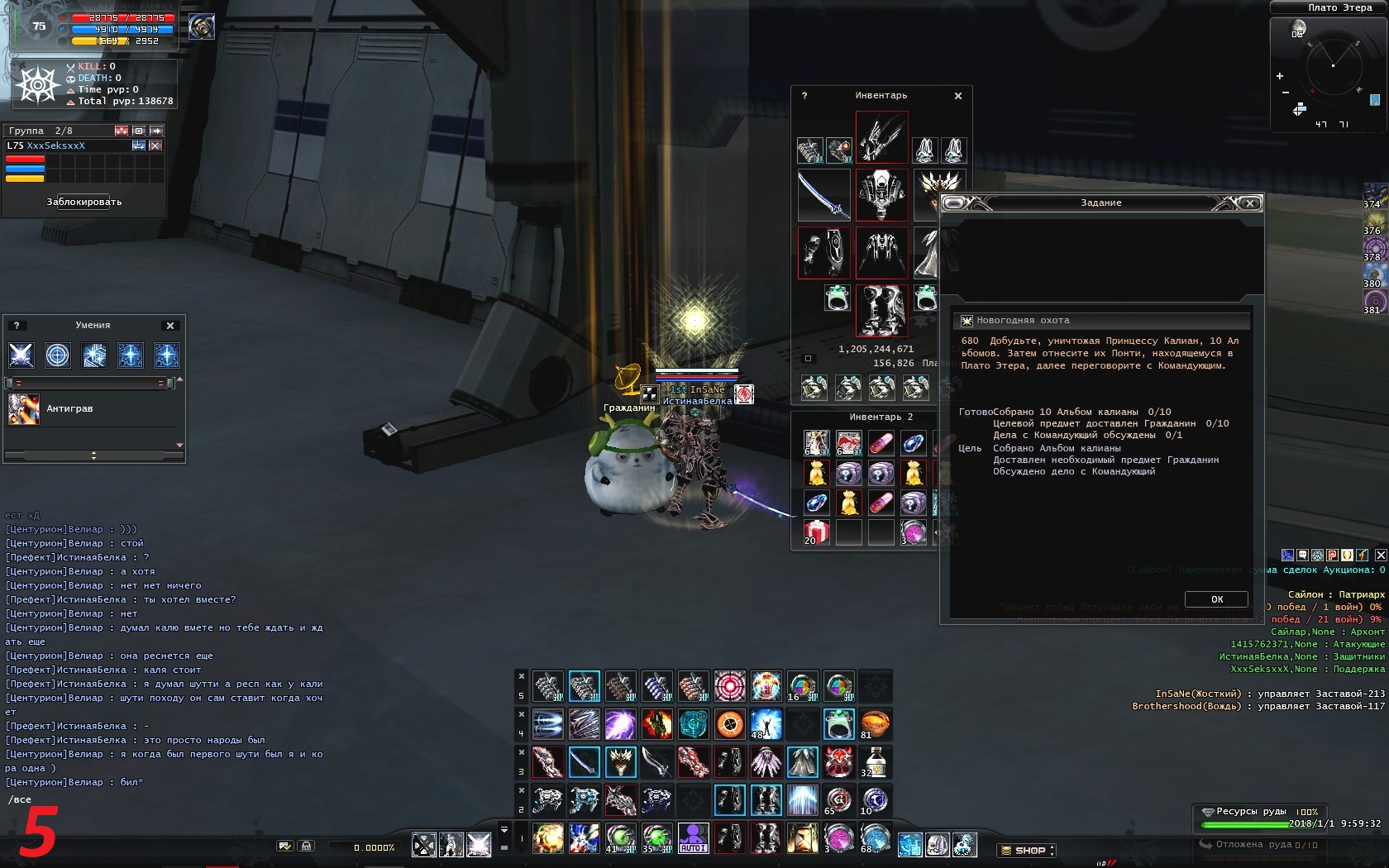1389x868 pixels.
Task: Use the red target reticle hotbar skill
Action: (729, 686)
